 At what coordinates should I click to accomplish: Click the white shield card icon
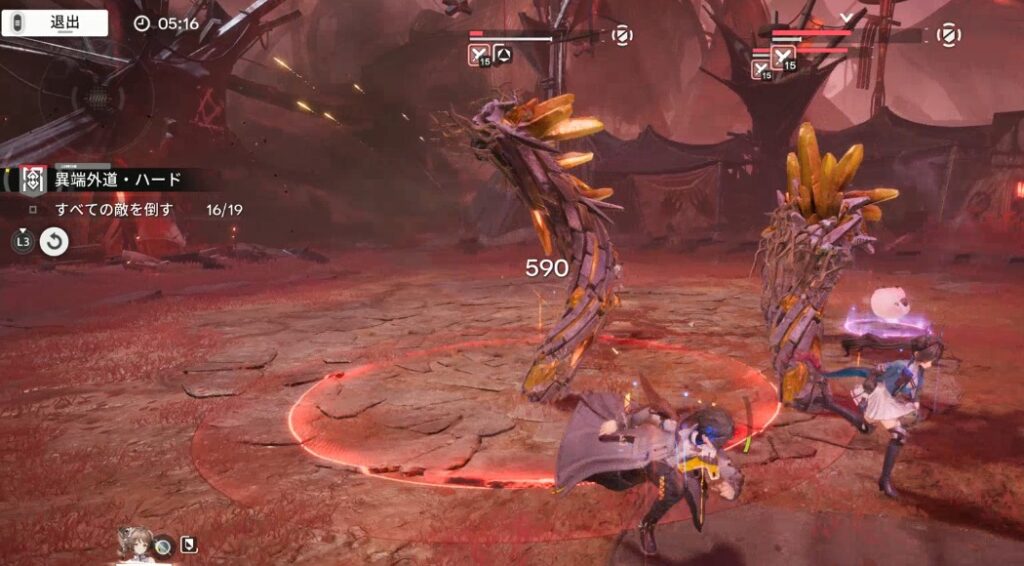pos(188,545)
